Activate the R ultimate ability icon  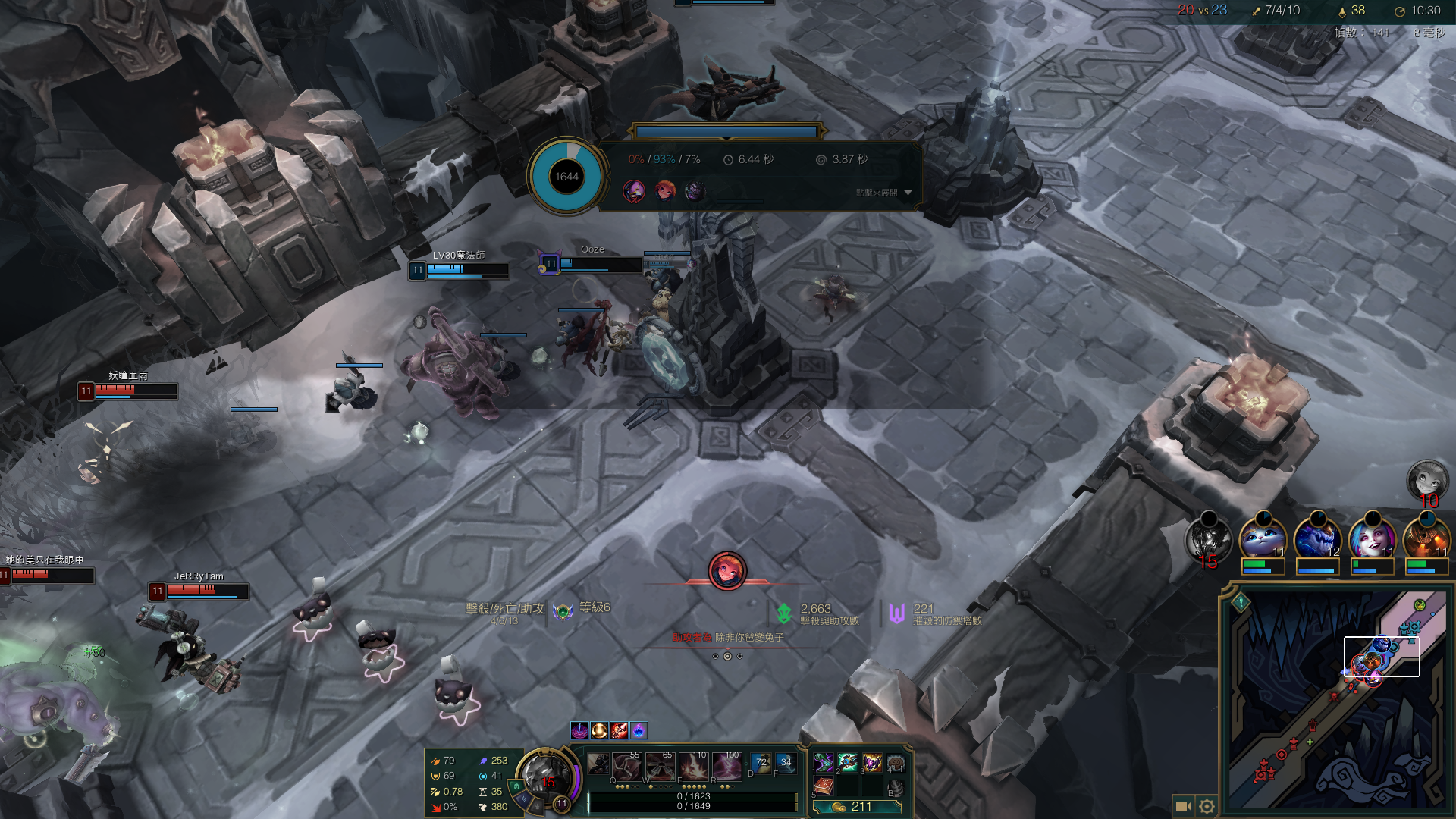click(x=726, y=767)
